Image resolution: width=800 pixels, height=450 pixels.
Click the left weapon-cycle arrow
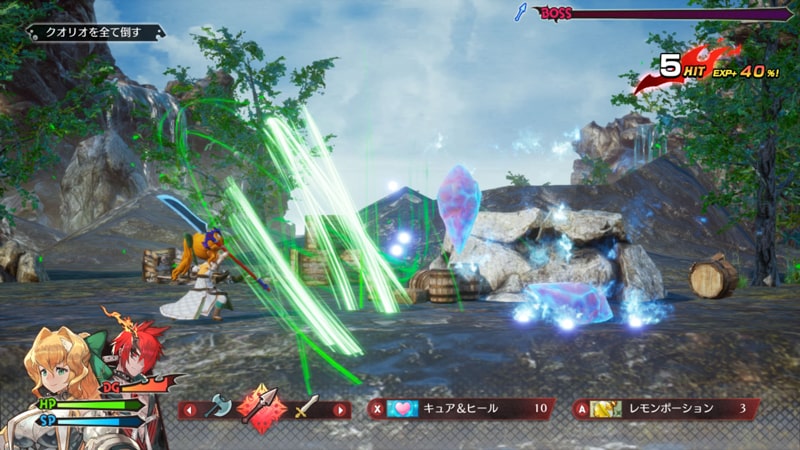[187, 409]
